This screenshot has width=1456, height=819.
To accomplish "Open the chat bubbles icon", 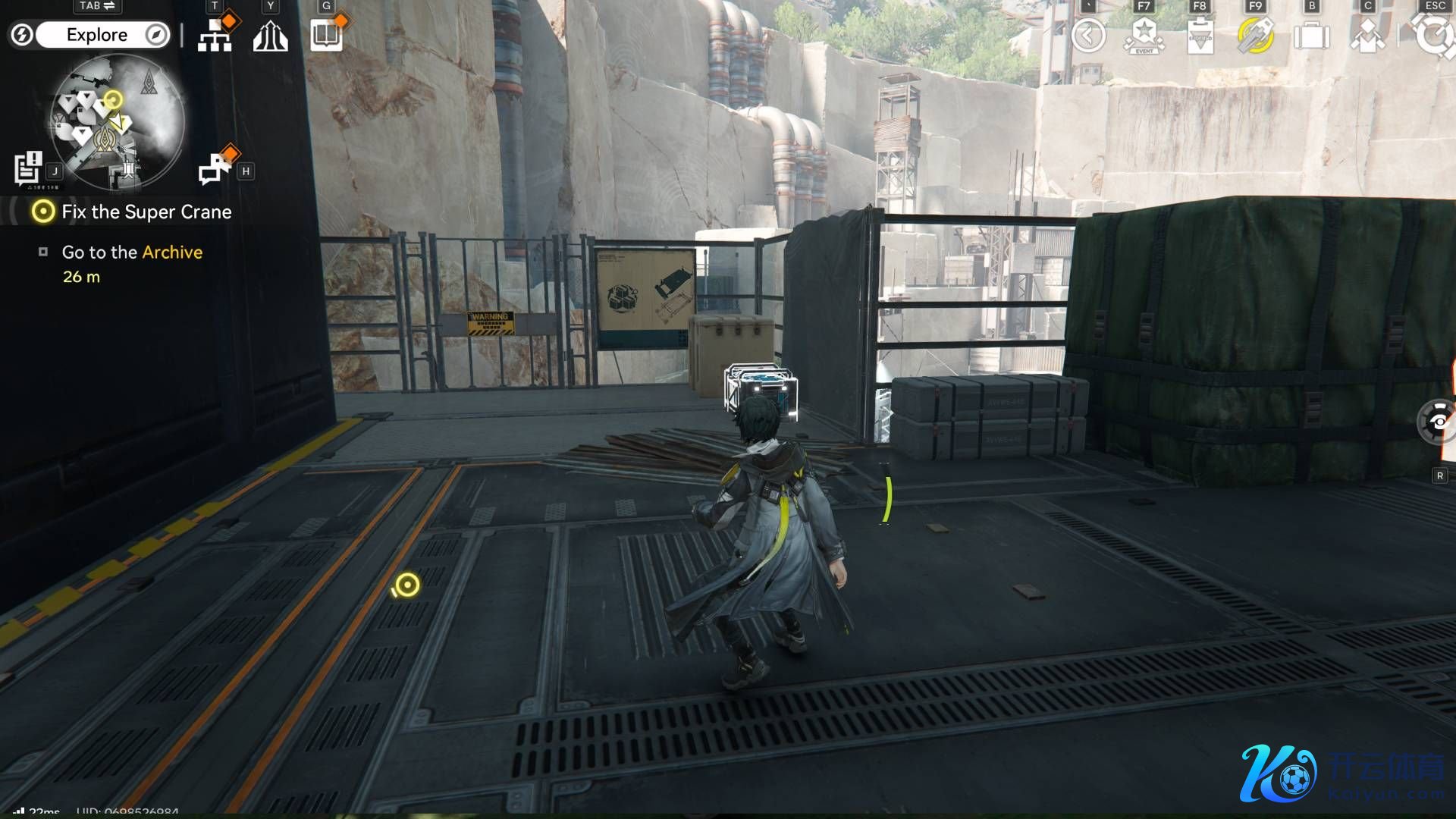I will coord(215,168).
